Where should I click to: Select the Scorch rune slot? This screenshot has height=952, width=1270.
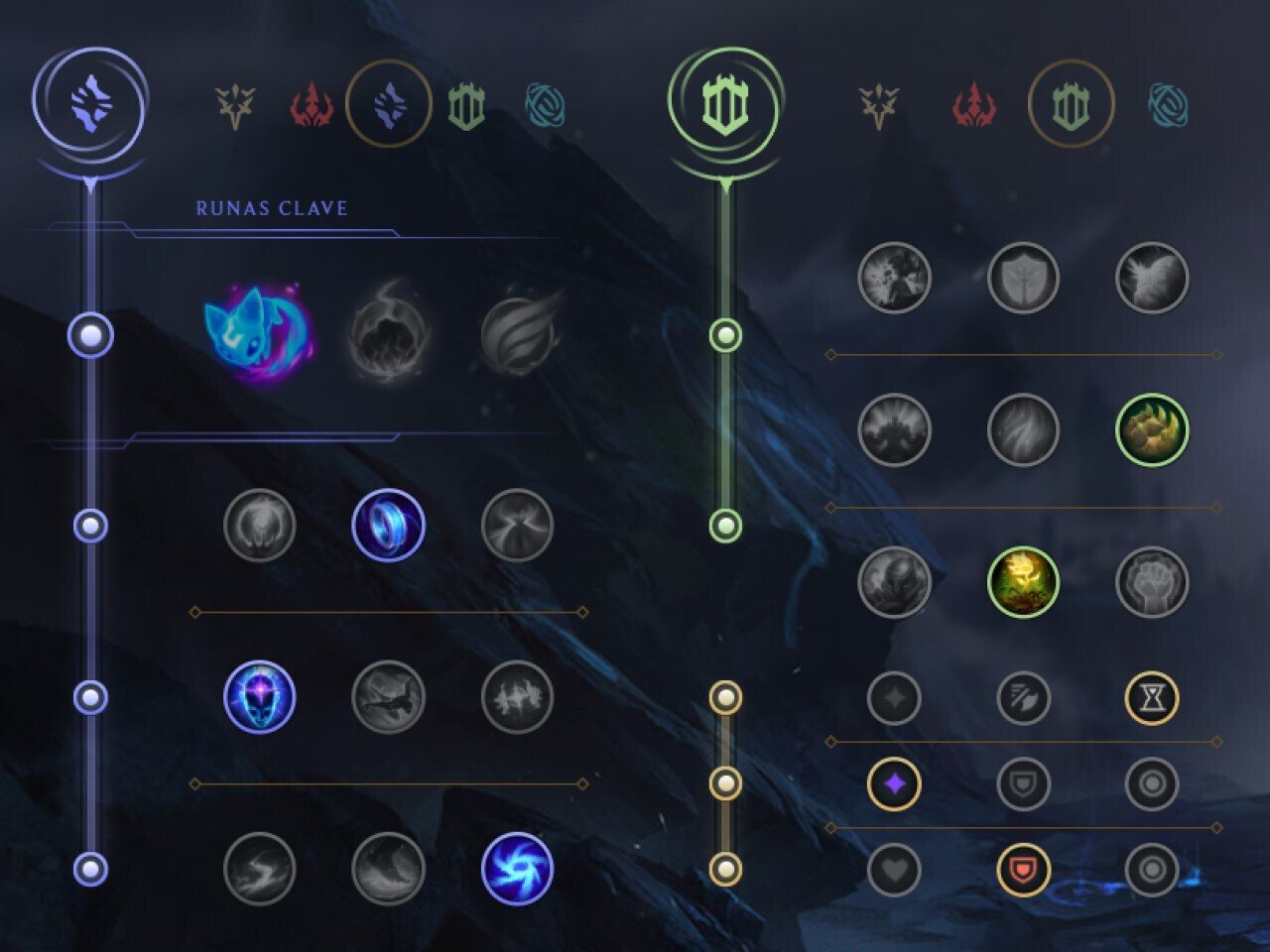point(262,868)
